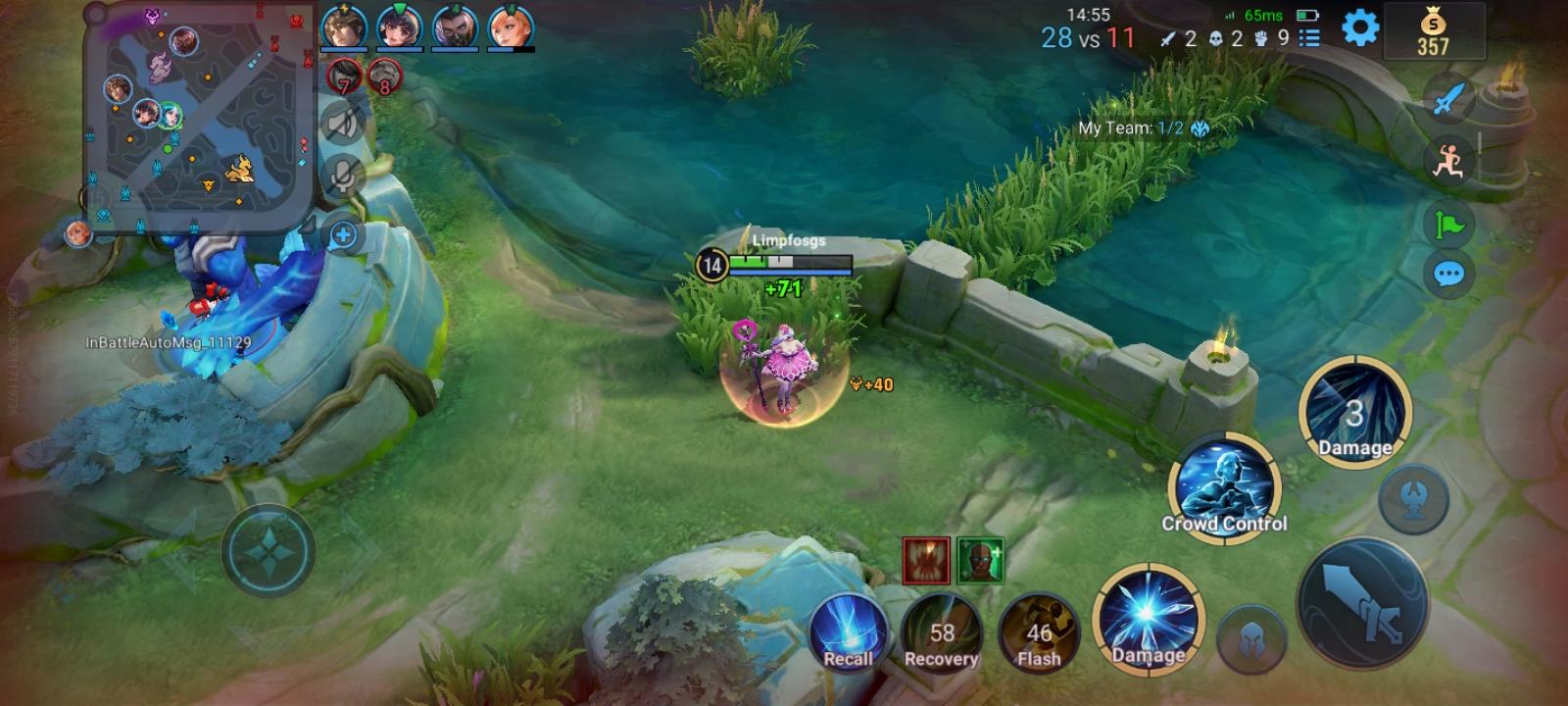The image size is (1568, 706).
Task: Use the Recovery spell showing 58 seconds
Action: click(x=943, y=633)
